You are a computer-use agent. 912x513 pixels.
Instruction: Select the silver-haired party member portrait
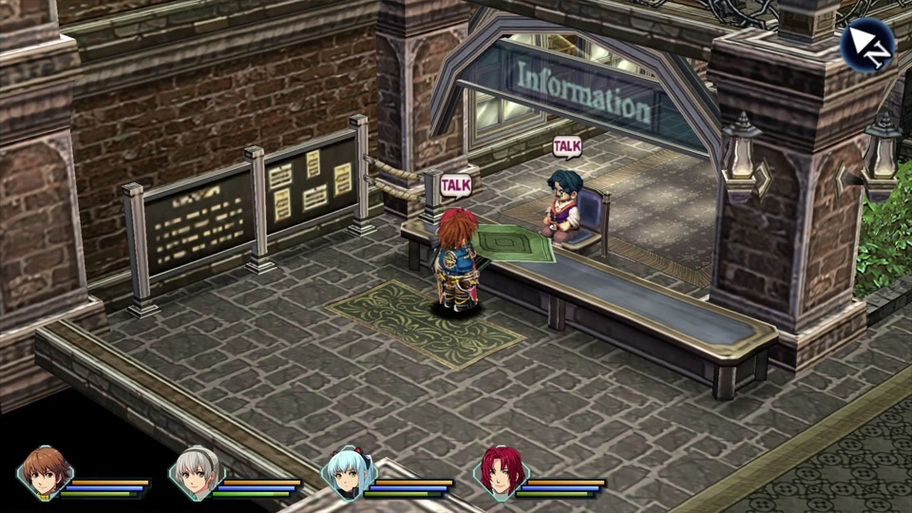pos(196,472)
